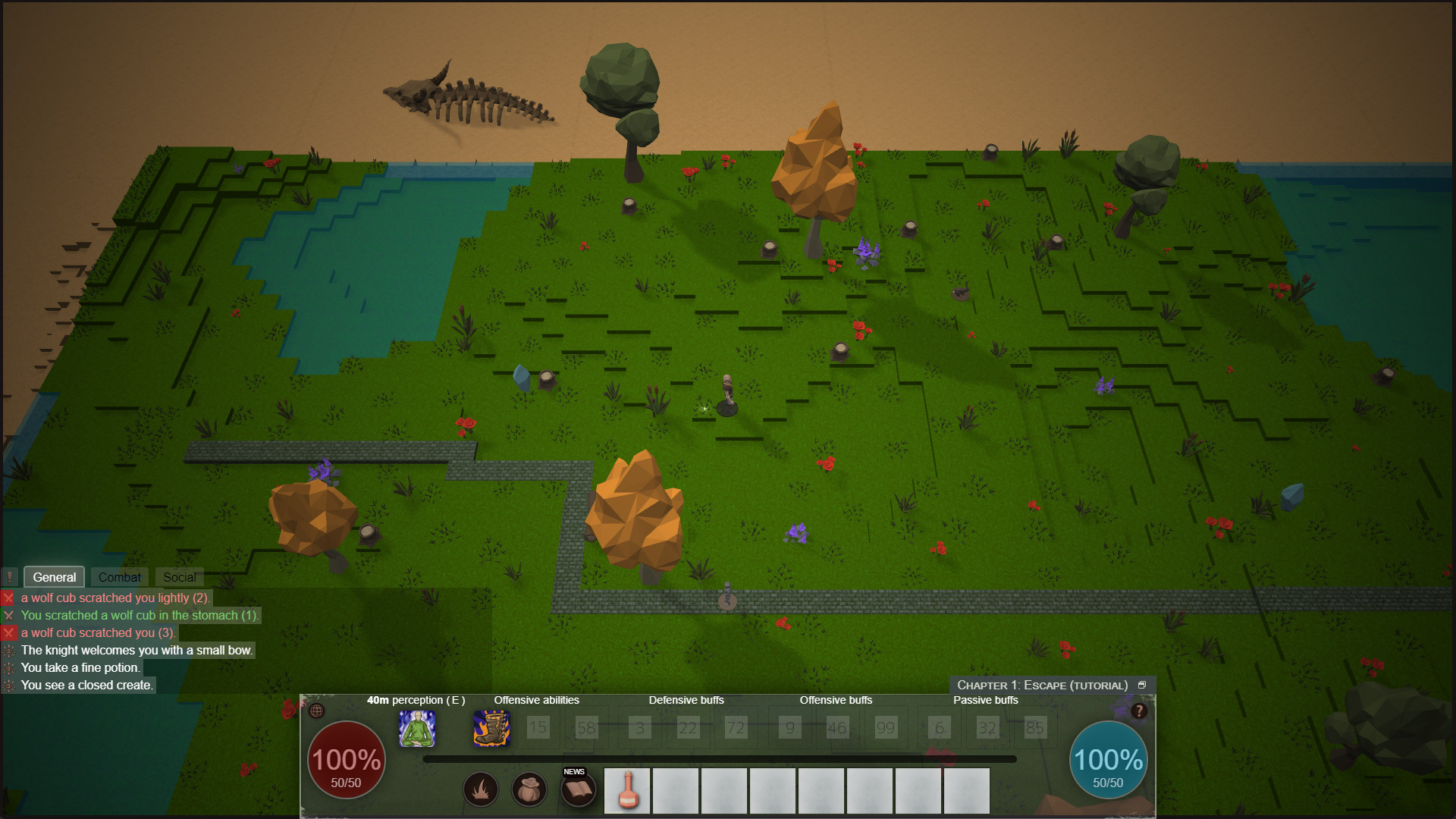Toggle the eye icon on the knight welcome message
Screen dimensions: 1456x819
coord(9,650)
